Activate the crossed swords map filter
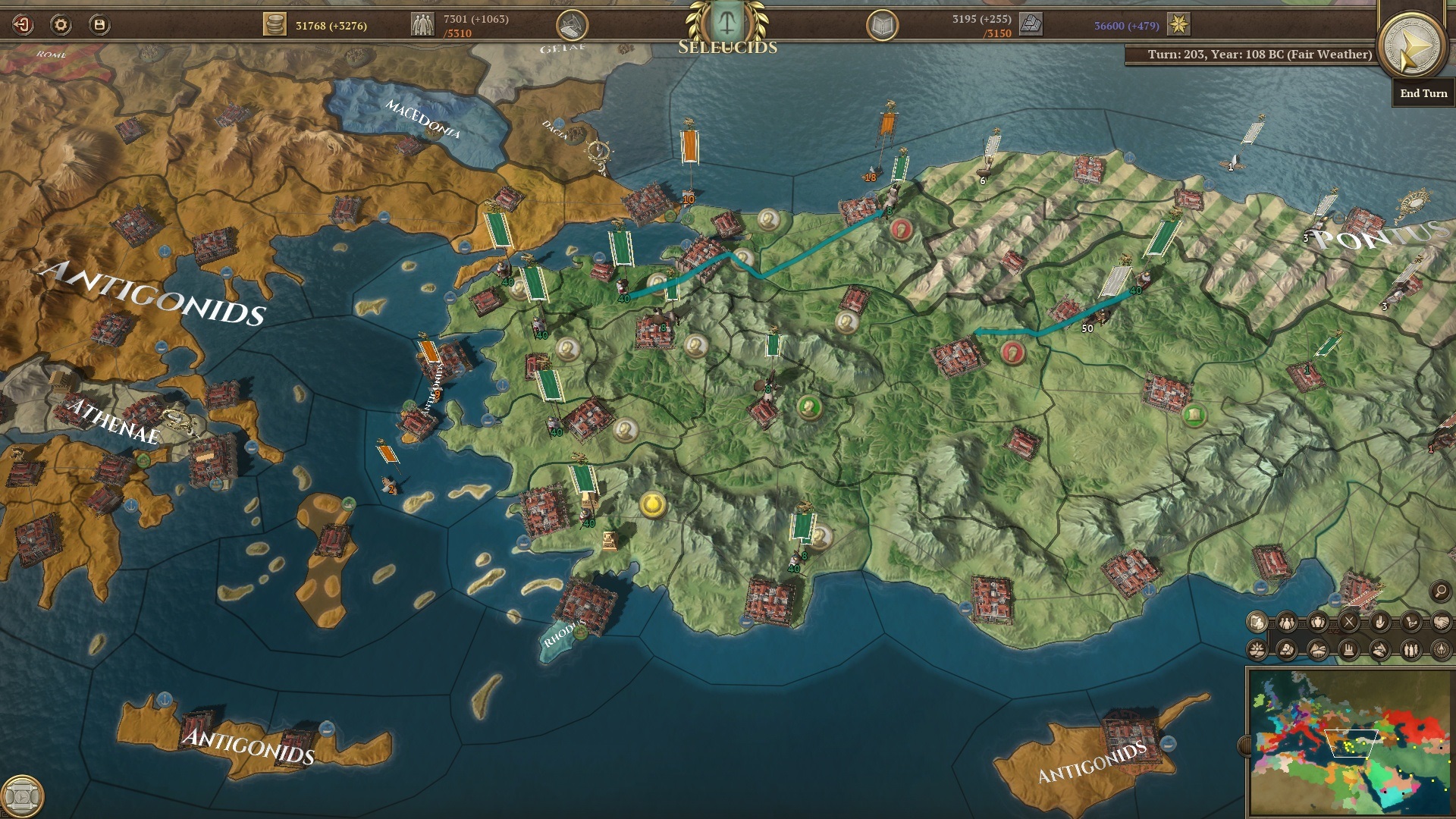This screenshot has width=1456, height=819. (x=1349, y=623)
